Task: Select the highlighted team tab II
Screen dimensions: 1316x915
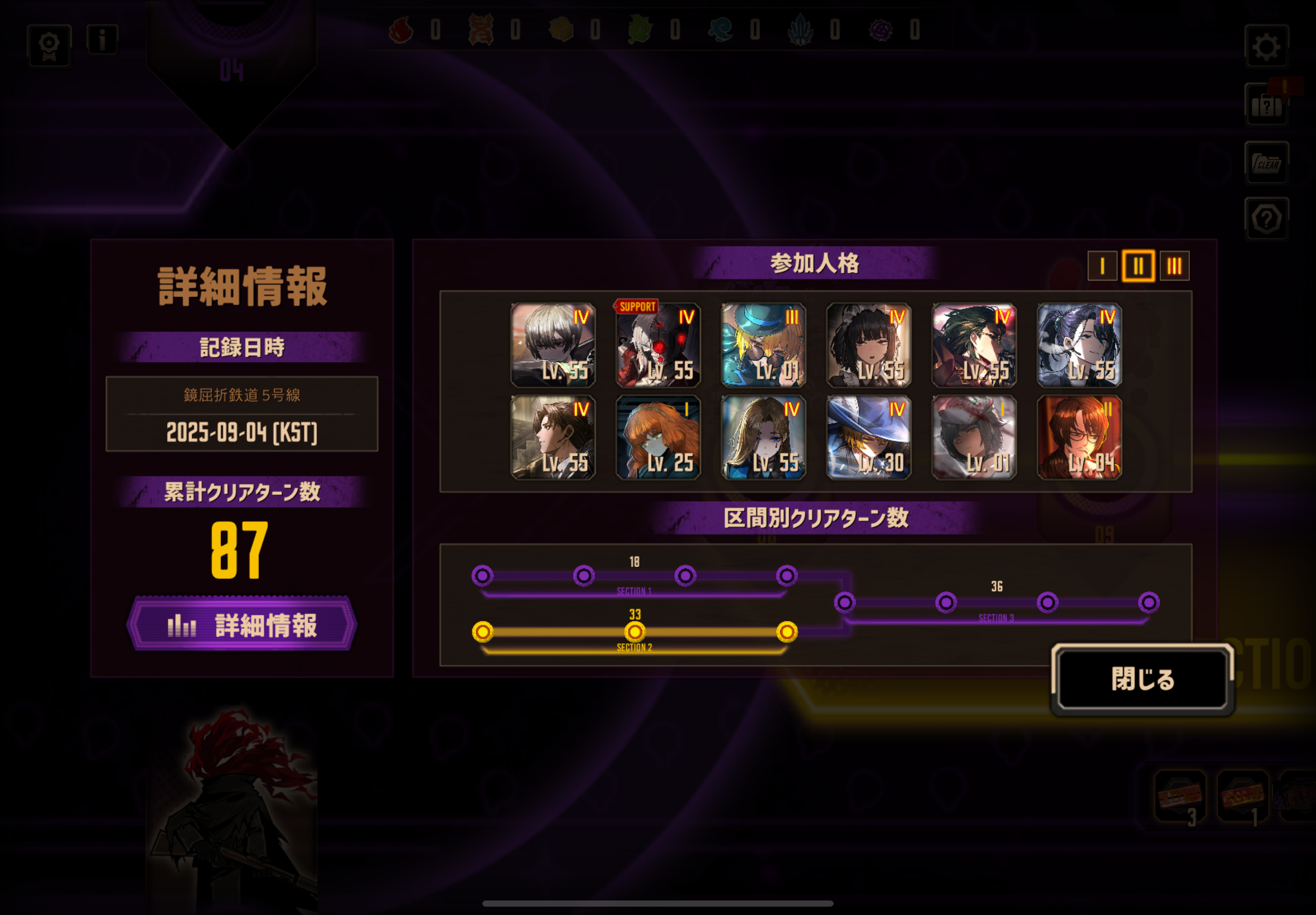Action: tap(1138, 266)
